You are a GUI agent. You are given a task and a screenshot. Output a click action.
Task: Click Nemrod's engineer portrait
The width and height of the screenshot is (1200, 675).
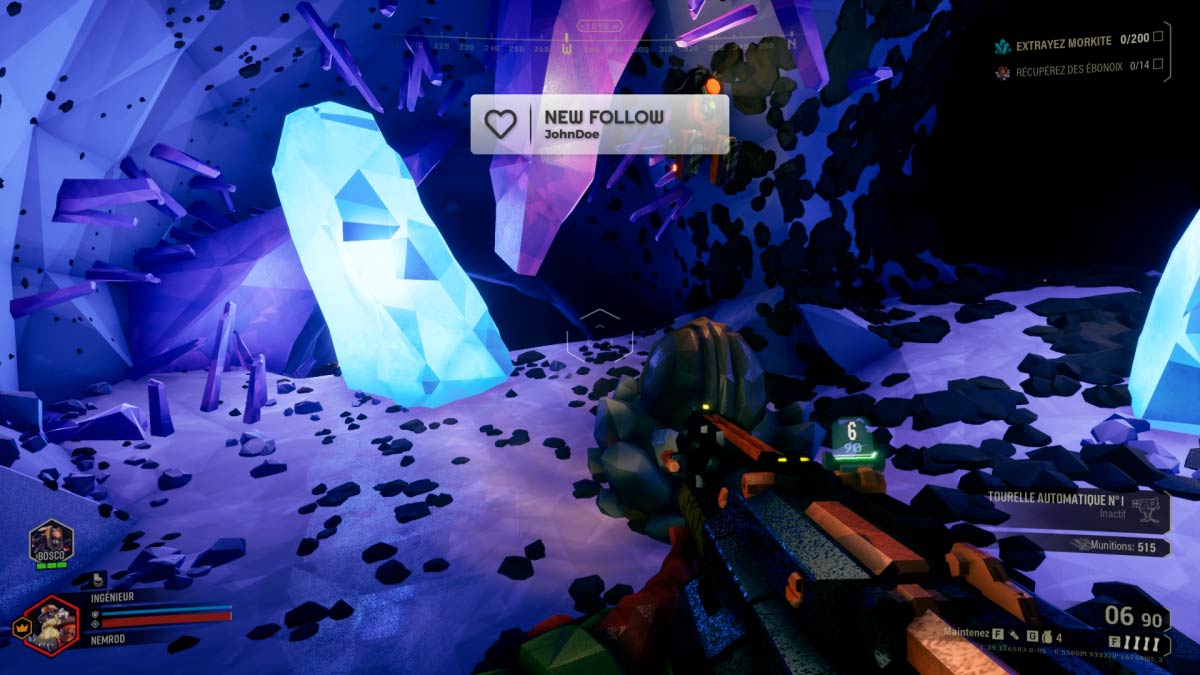(x=50, y=623)
